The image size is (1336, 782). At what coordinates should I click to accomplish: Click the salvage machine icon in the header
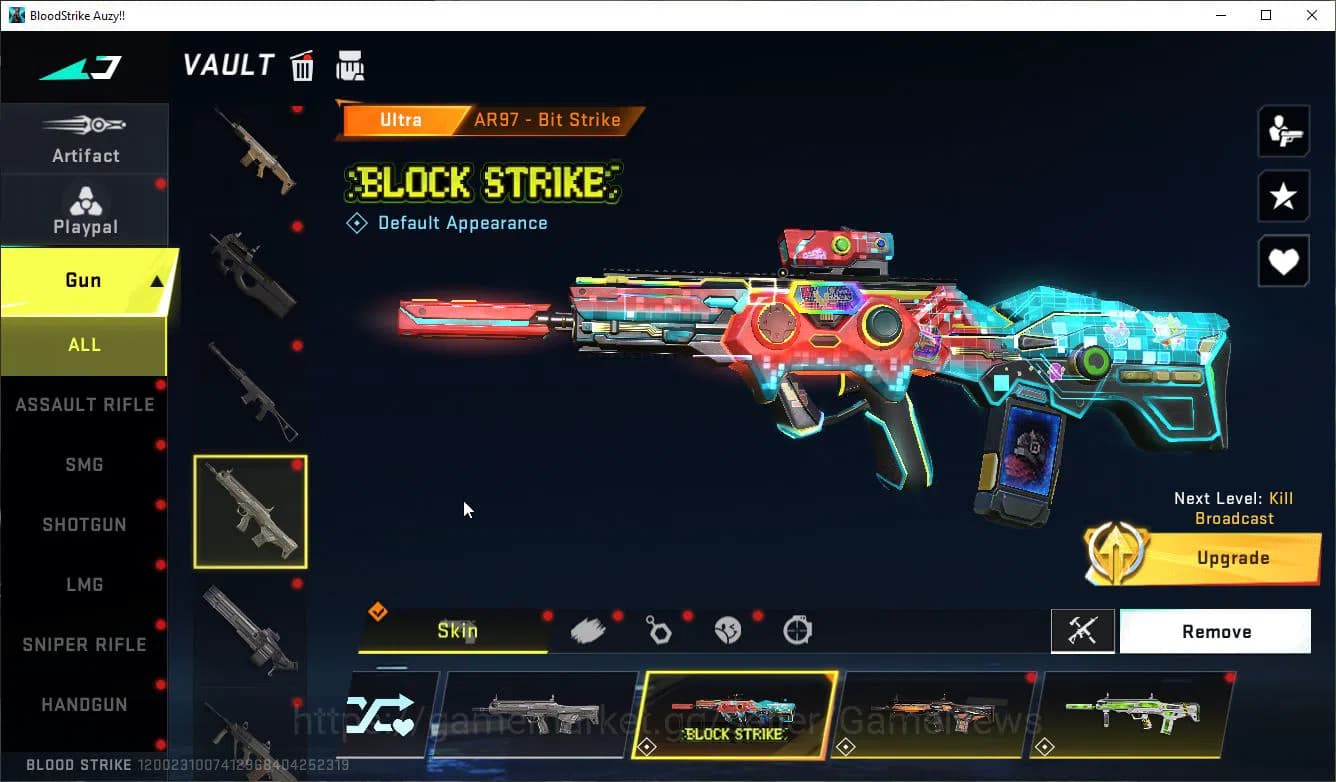point(351,64)
